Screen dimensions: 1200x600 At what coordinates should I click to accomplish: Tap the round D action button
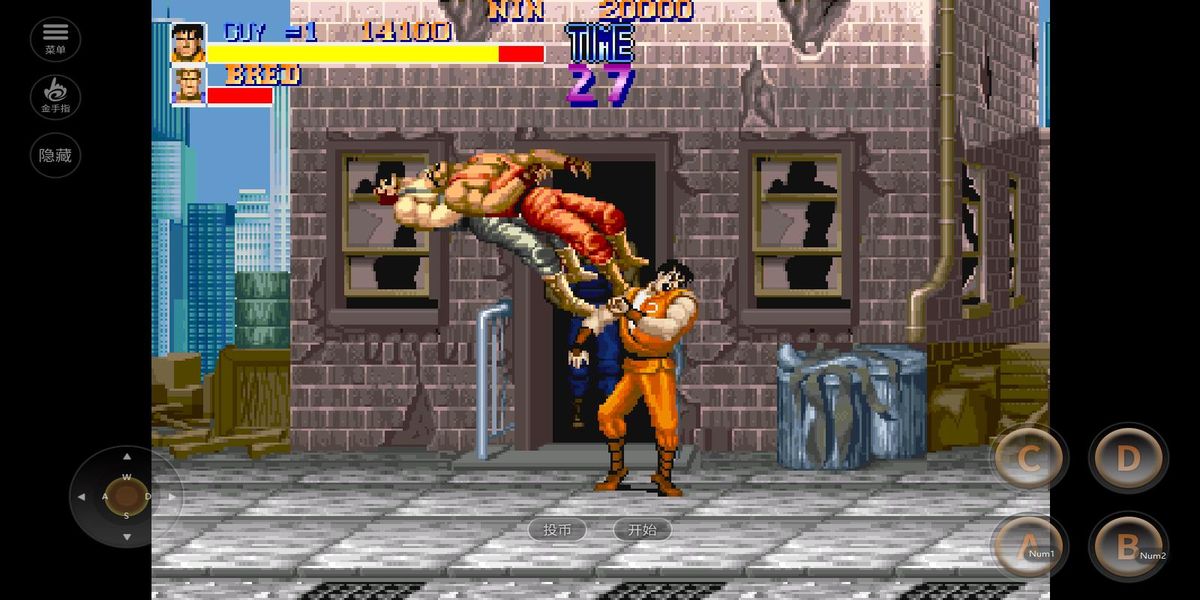point(1128,459)
